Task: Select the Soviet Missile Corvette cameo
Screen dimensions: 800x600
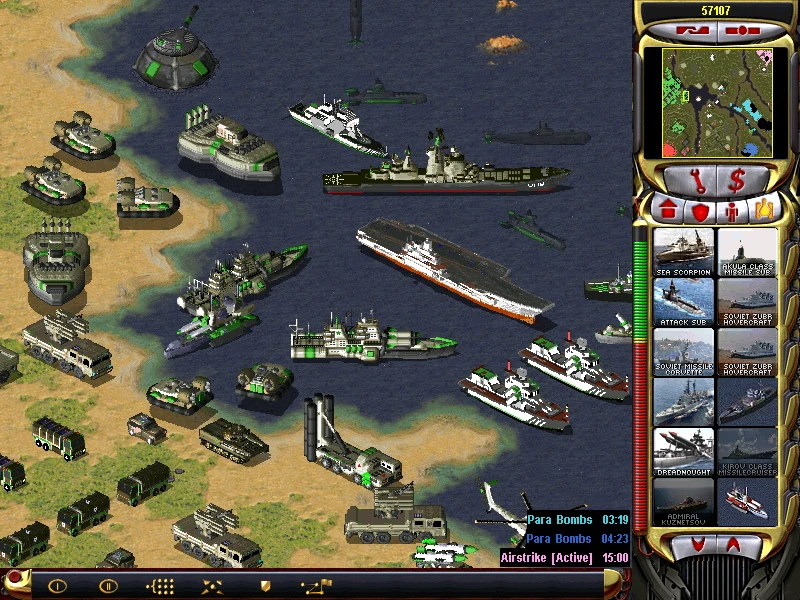Action: [x=684, y=352]
